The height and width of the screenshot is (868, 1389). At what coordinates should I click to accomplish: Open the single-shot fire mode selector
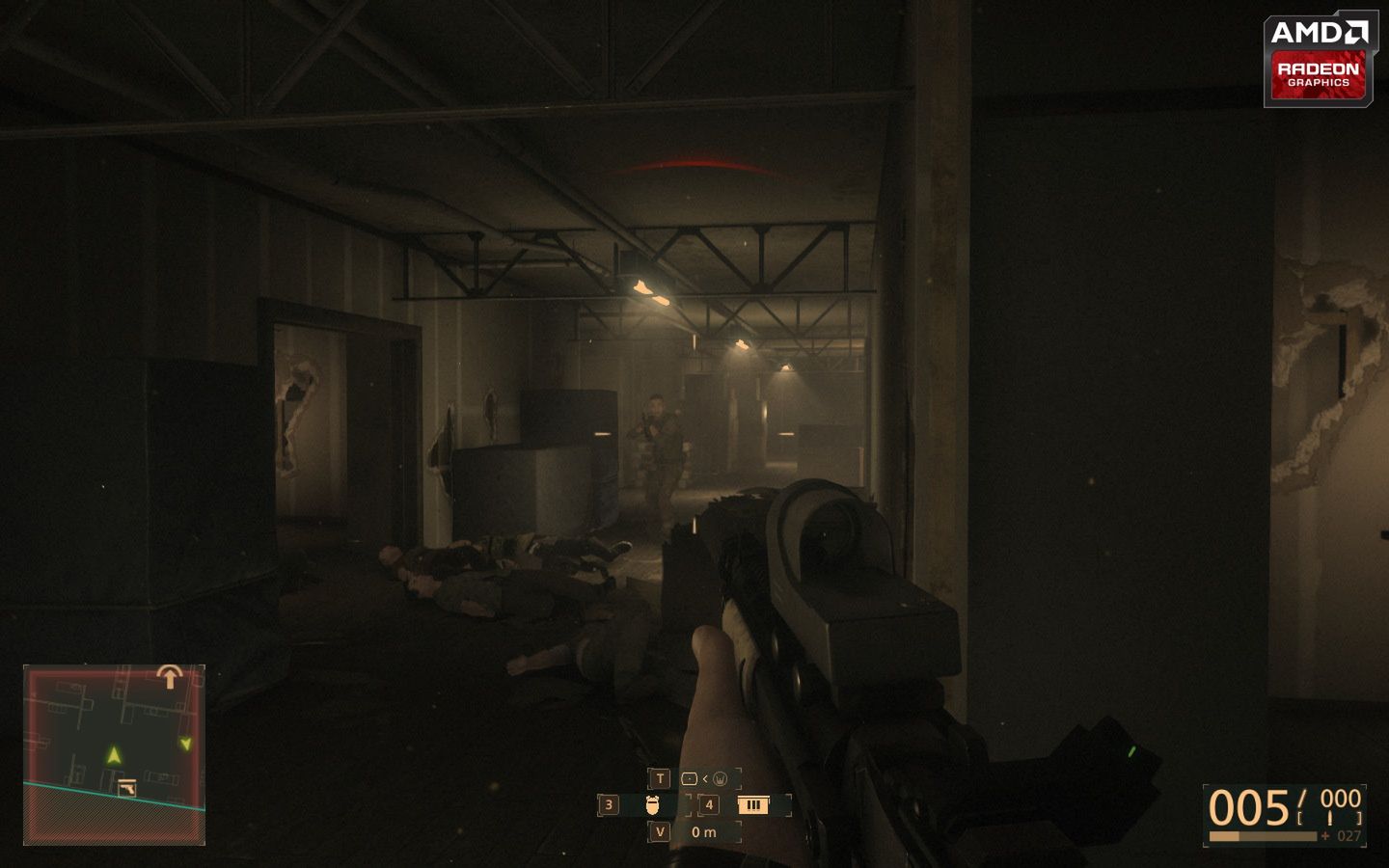click(x=688, y=777)
